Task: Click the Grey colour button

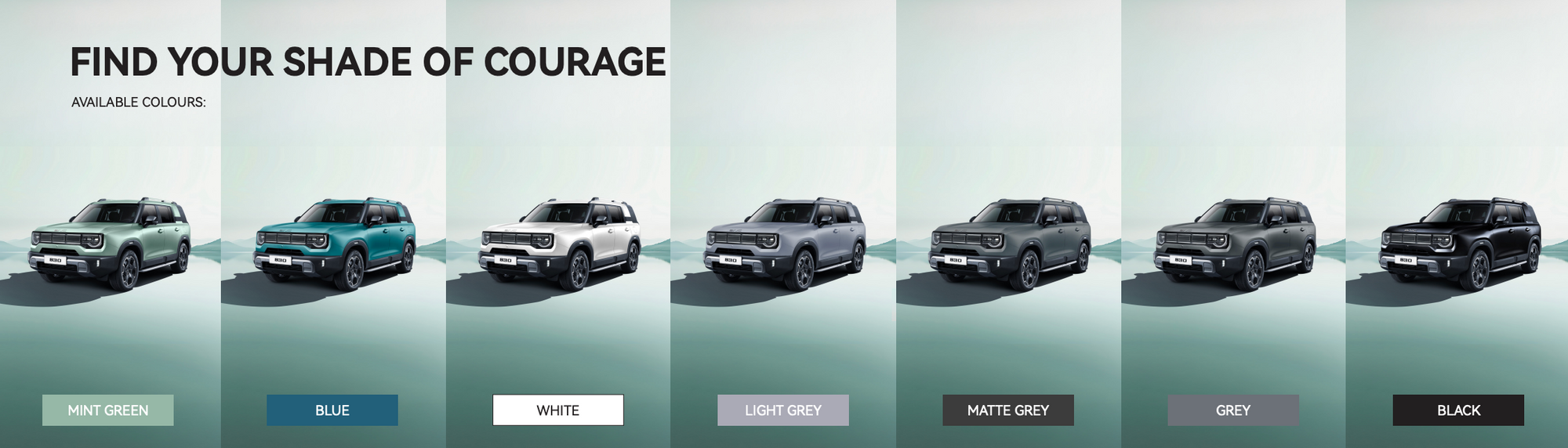Action: (x=1233, y=410)
